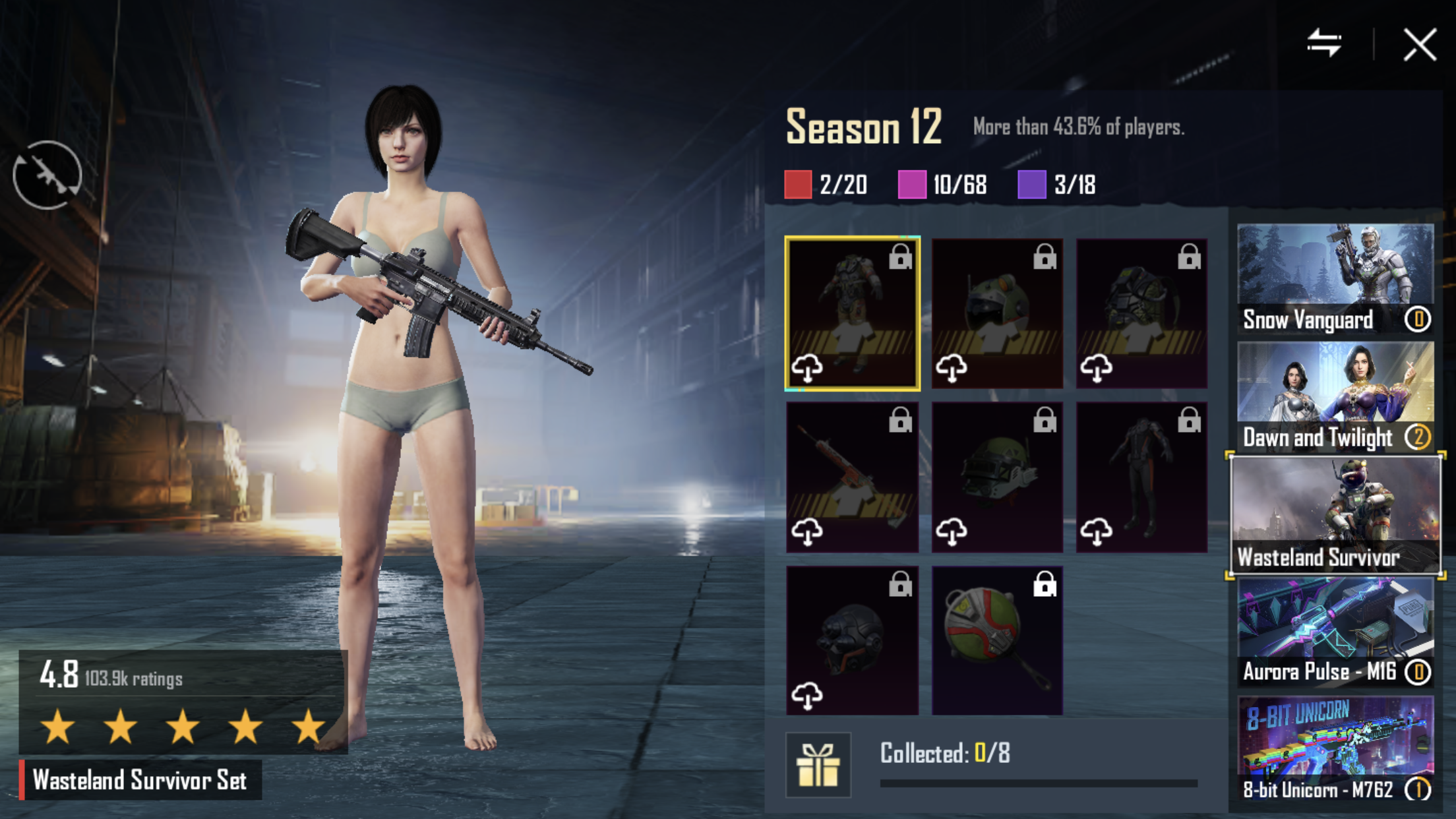Pick the green frying pan skin slot

tap(997, 640)
